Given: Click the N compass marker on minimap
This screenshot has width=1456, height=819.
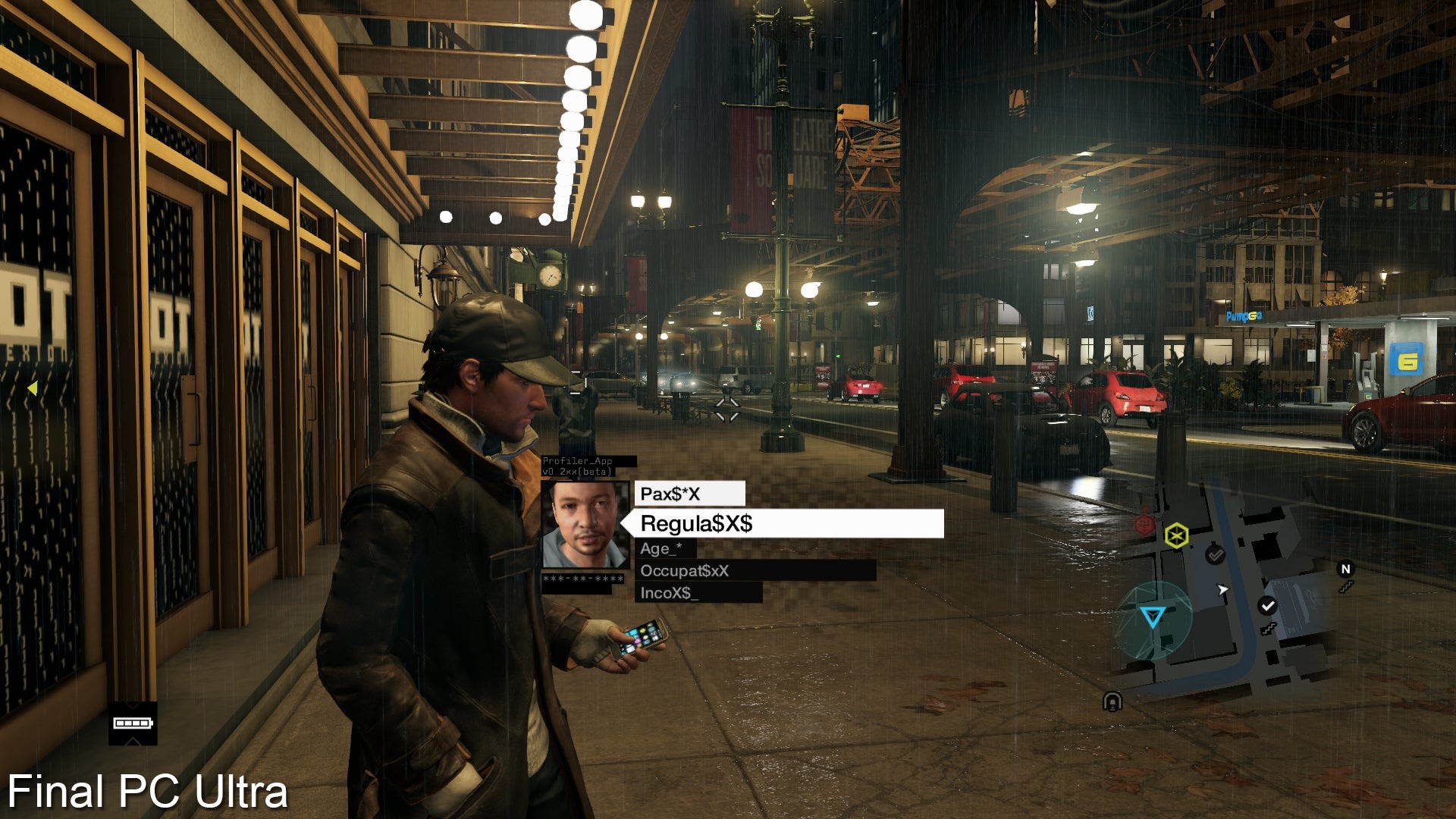Looking at the screenshot, I should click(x=1345, y=569).
